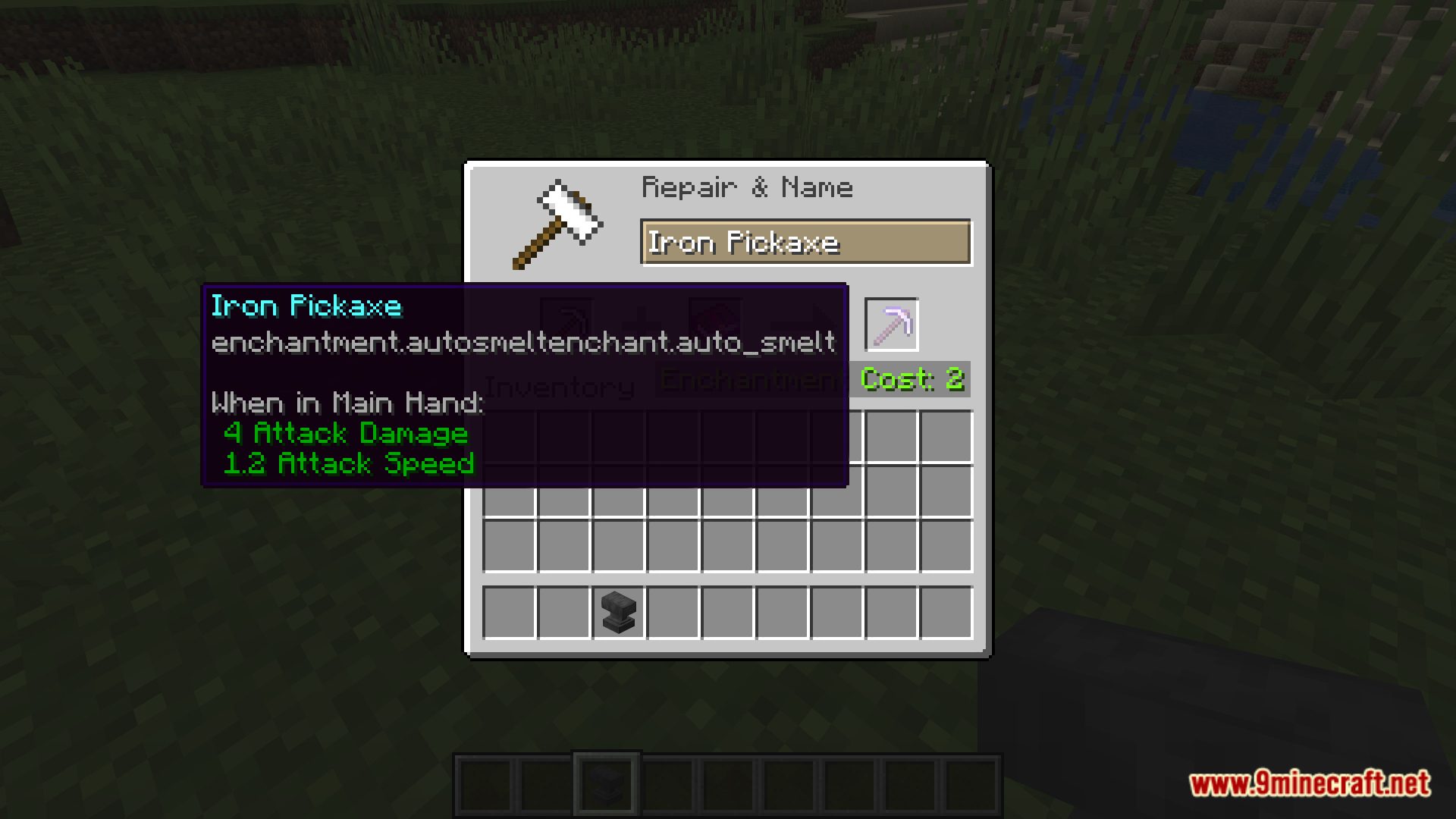Click the Repair & Name header
The image size is (1456, 819).
[x=747, y=187]
